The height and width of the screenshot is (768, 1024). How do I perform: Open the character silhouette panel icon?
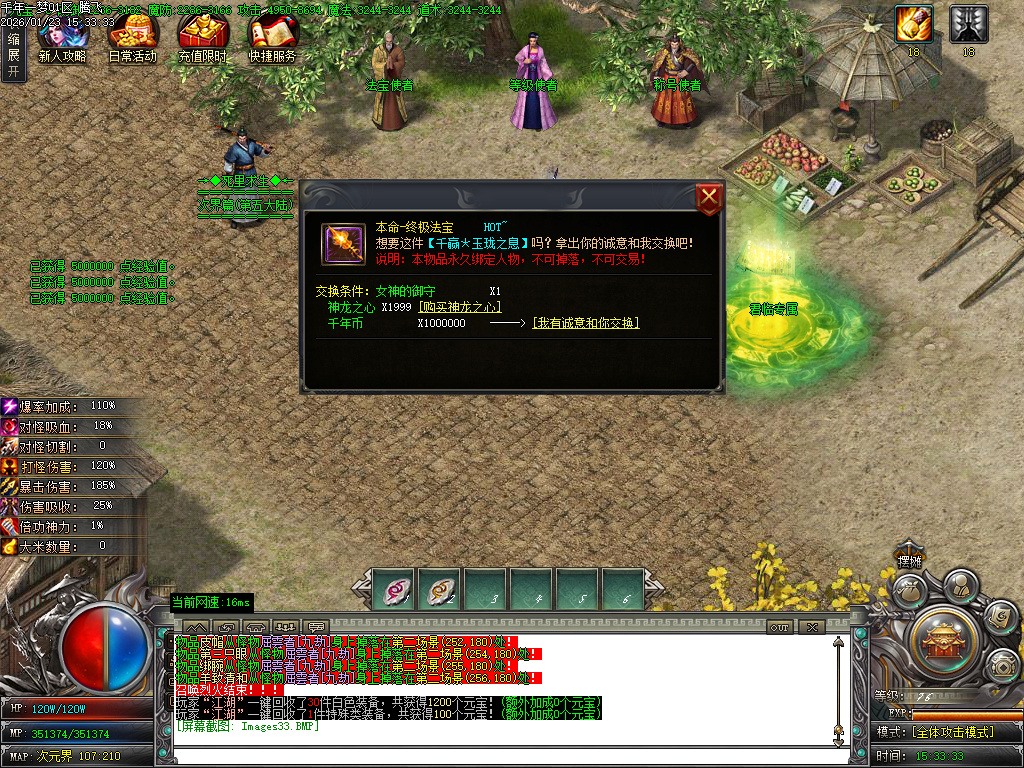click(960, 583)
